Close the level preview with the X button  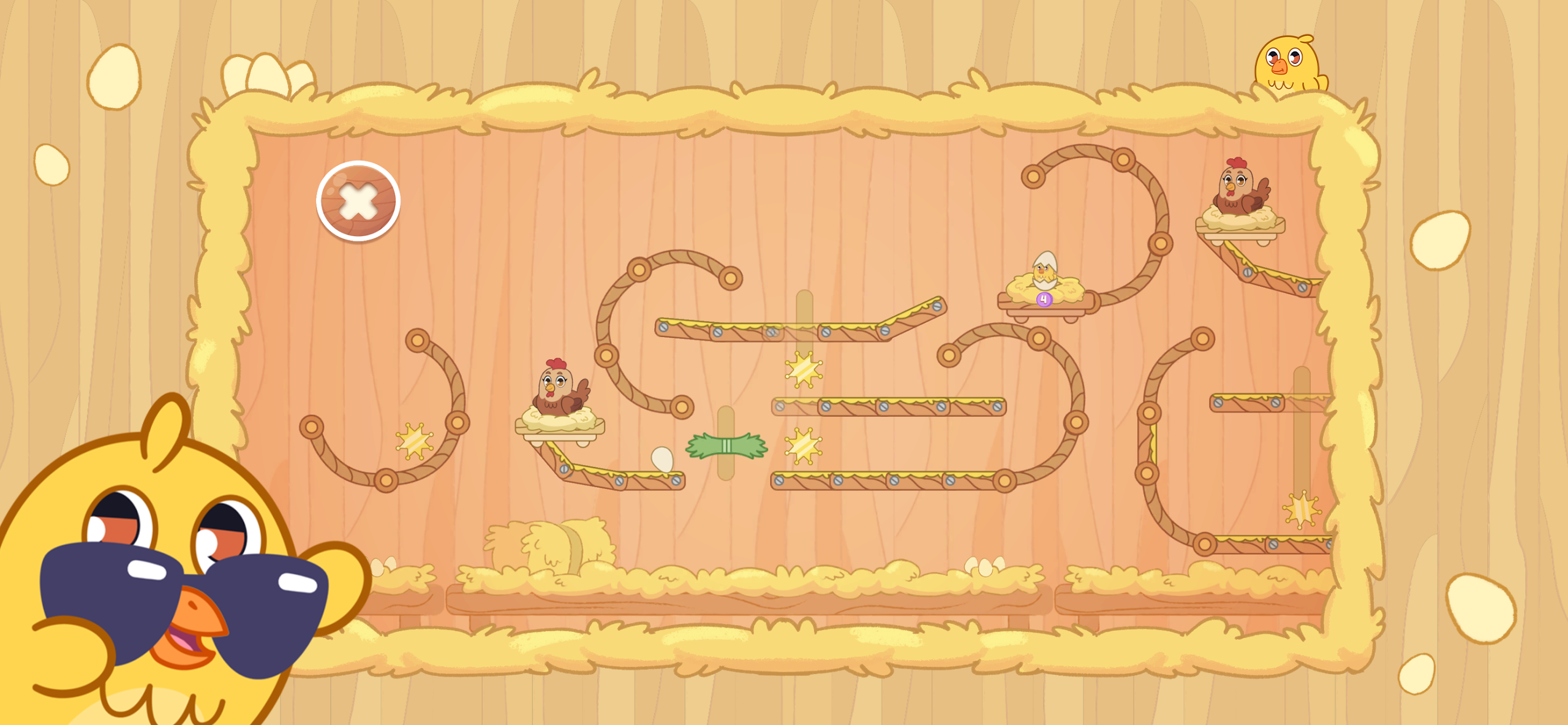(358, 201)
